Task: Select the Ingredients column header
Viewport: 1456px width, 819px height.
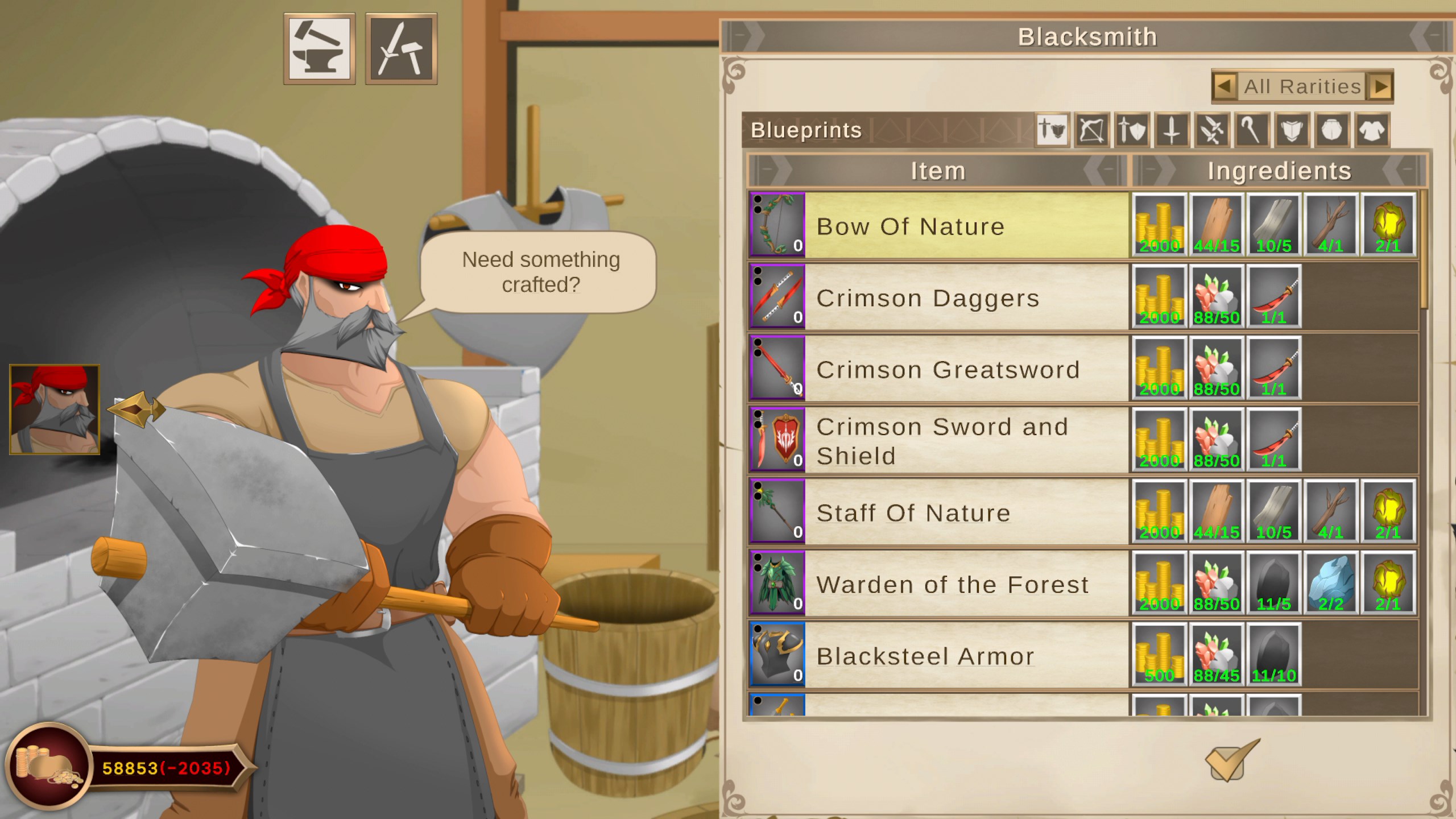Action: tap(1280, 169)
